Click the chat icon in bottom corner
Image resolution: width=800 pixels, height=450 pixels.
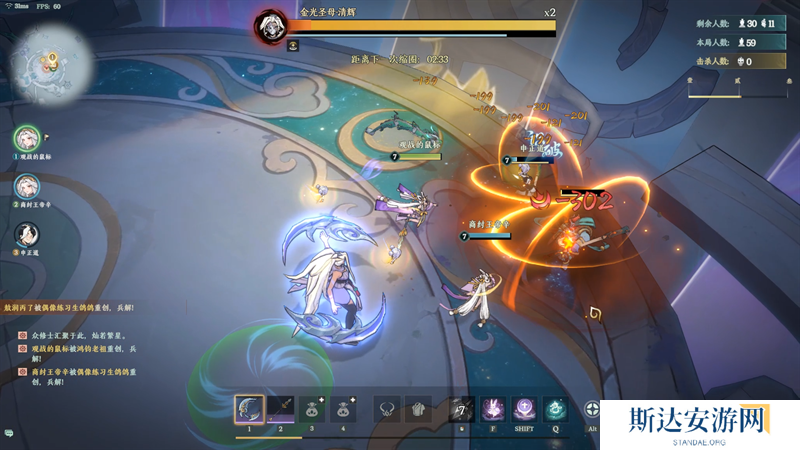coord(9,432)
